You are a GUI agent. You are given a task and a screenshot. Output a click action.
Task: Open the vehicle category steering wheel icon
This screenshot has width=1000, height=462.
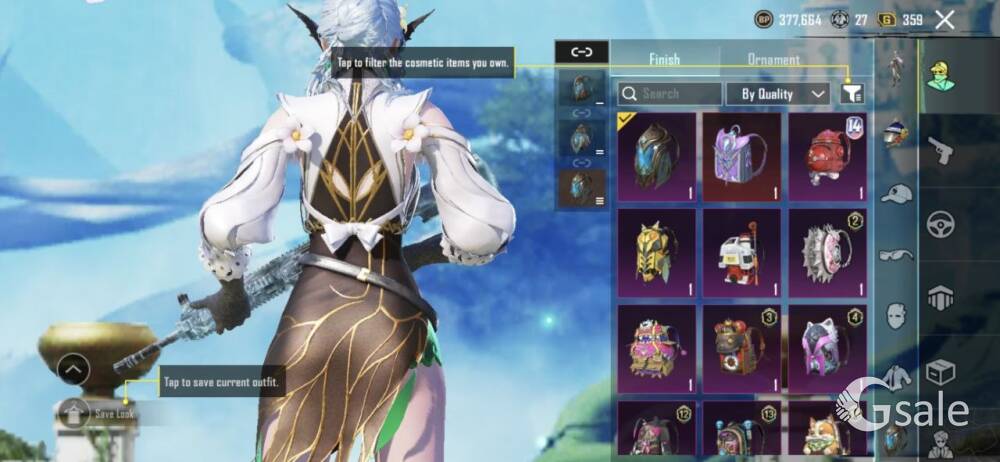pos(940,224)
